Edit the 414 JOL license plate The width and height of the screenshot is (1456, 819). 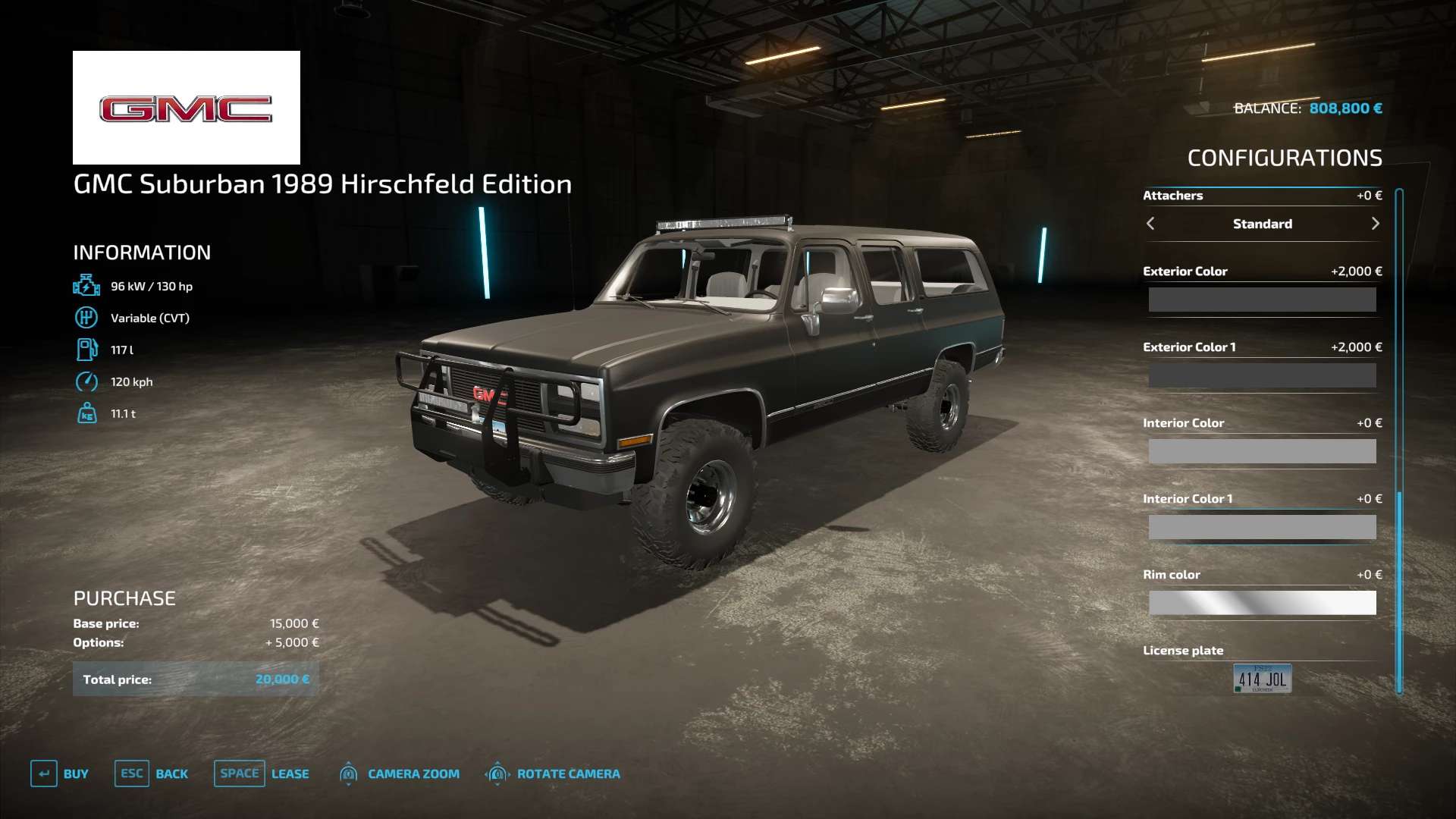point(1262,679)
